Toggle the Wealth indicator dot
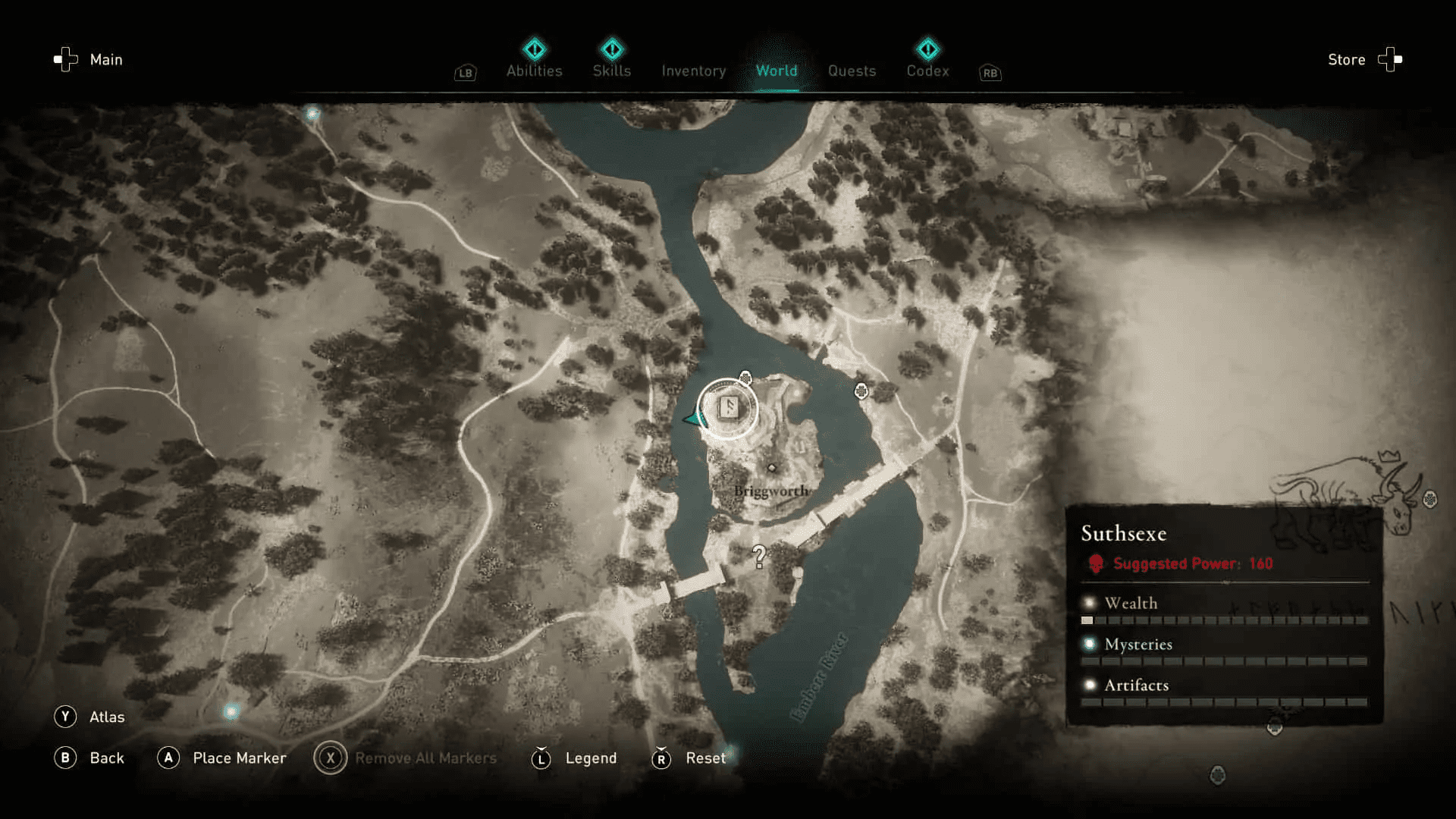 point(1089,601)
